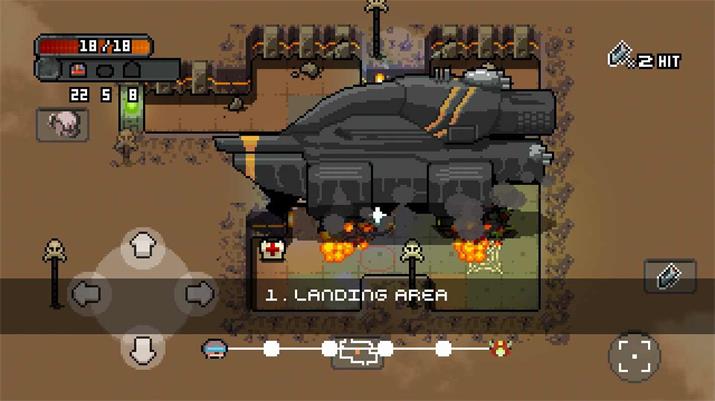Choose the red weapon slot in the ammo bar
Image resolution: width=715 pixels, height=401 pixels.
point(79,70)
